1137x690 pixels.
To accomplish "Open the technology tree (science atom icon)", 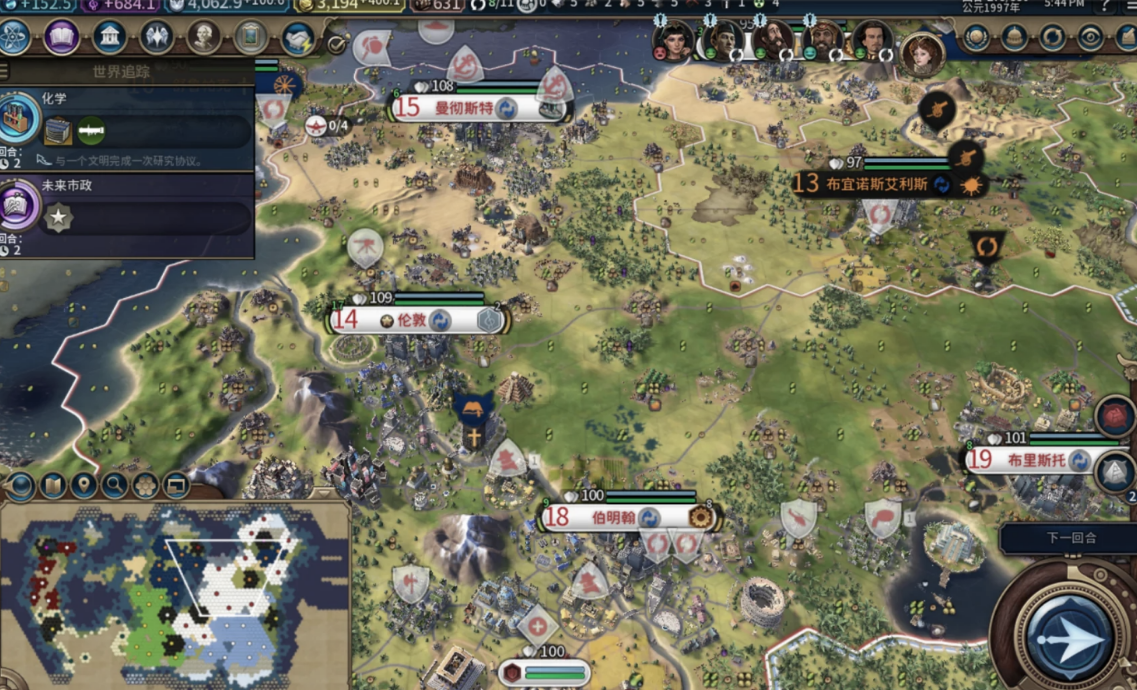I will click(15, 38).
